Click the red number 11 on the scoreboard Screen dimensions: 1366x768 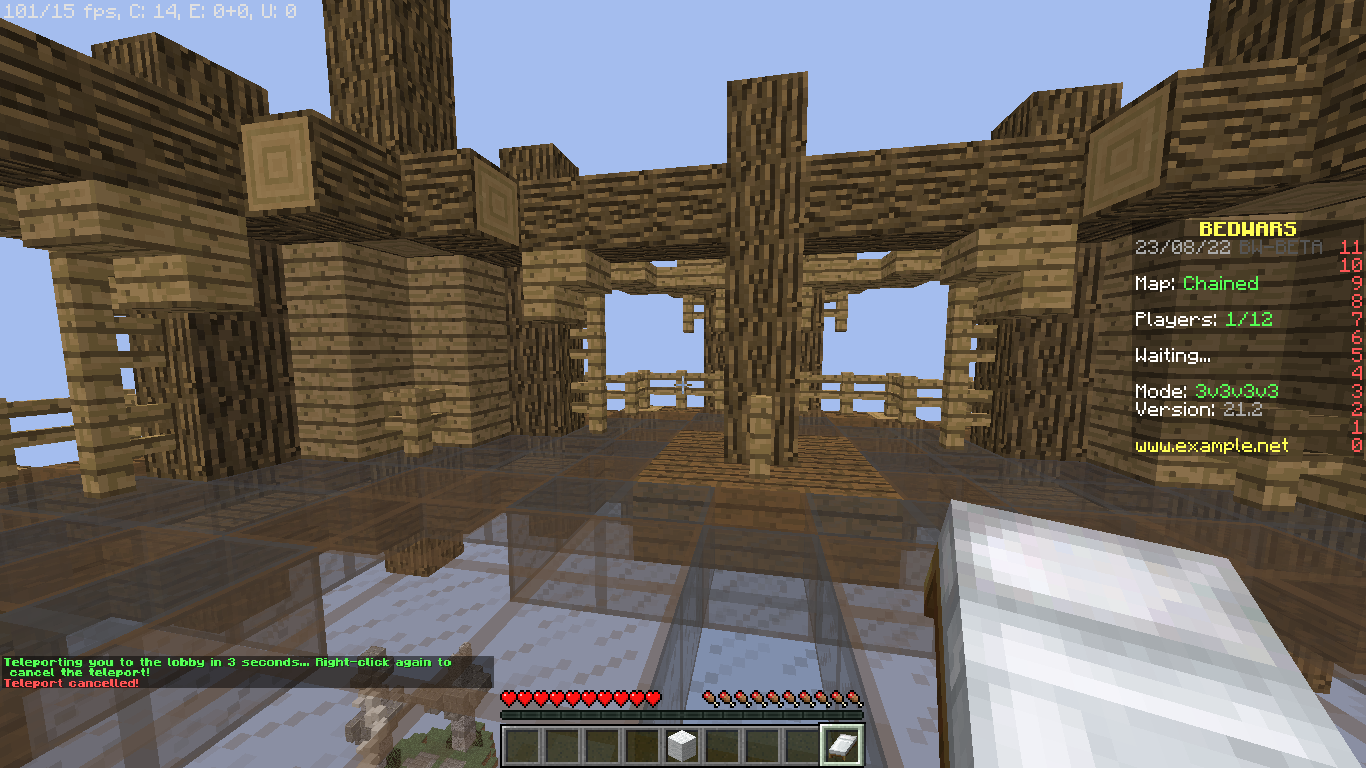[1352, 249]
